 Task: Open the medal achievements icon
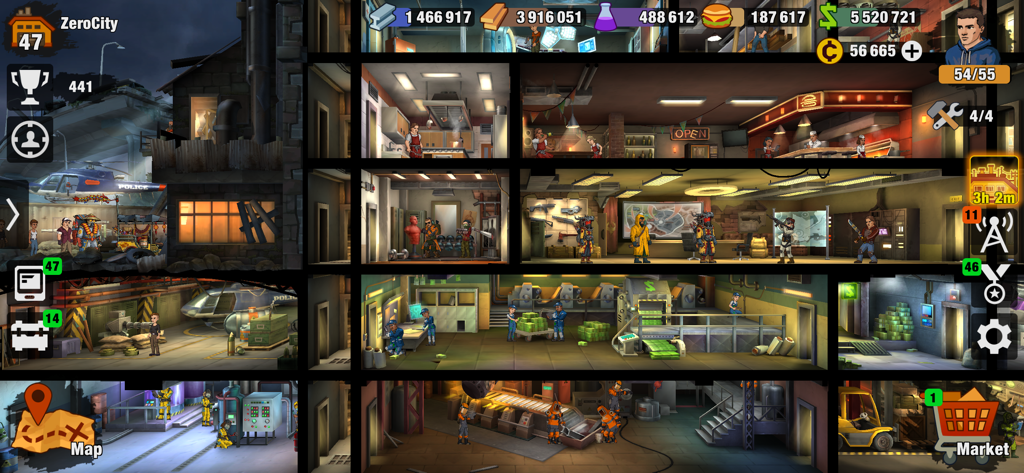pyautogui.click(x=993, y=285)
